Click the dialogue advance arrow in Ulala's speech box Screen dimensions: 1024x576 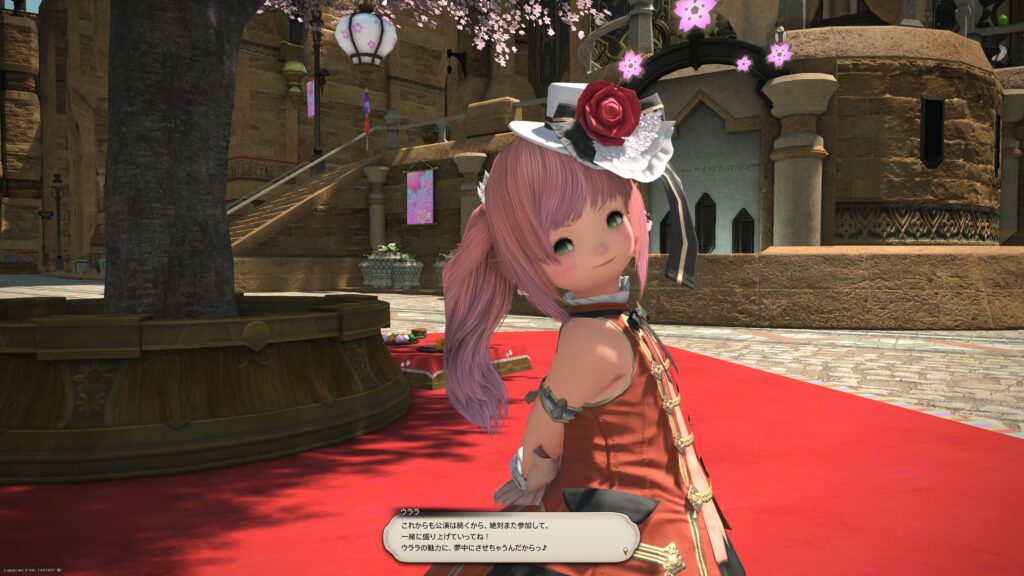(x=626, y=551)
